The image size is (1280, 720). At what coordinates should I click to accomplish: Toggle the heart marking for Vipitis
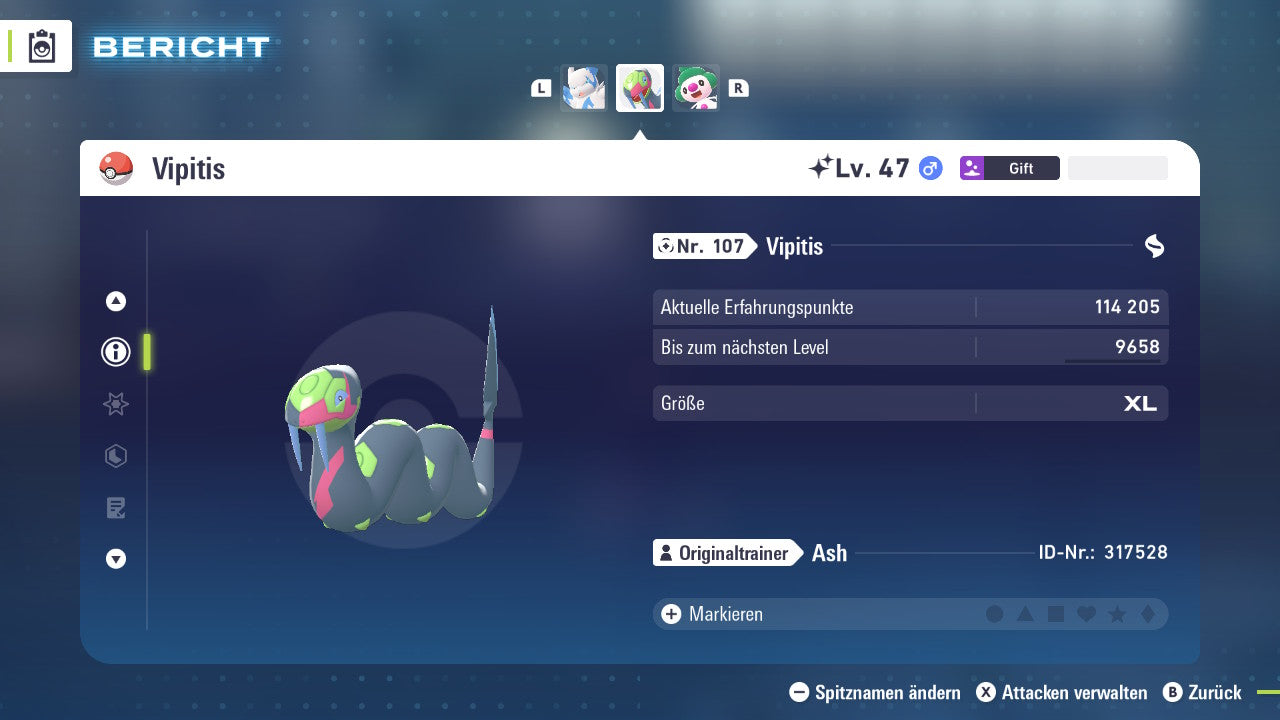(x=1087, y=614)
